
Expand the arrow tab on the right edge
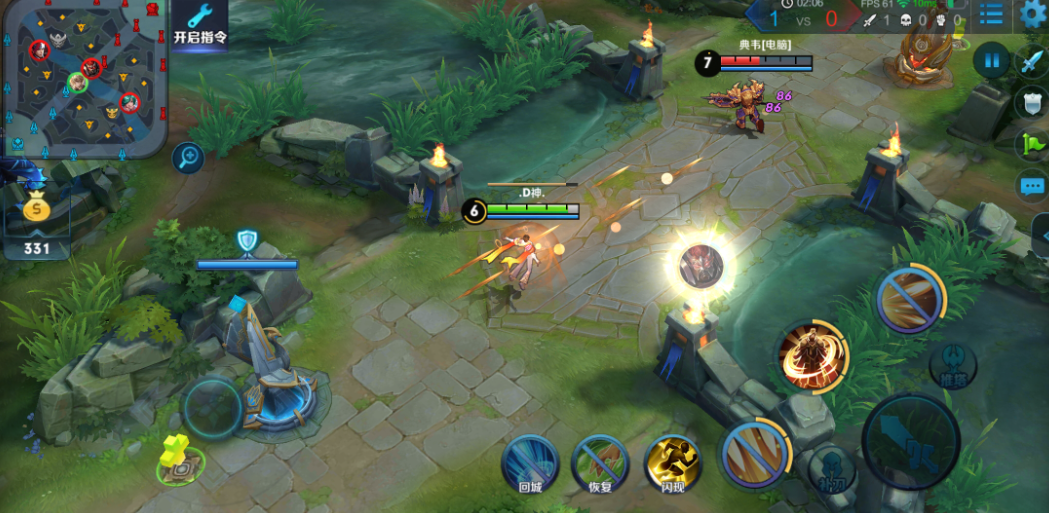[1041, 237]
